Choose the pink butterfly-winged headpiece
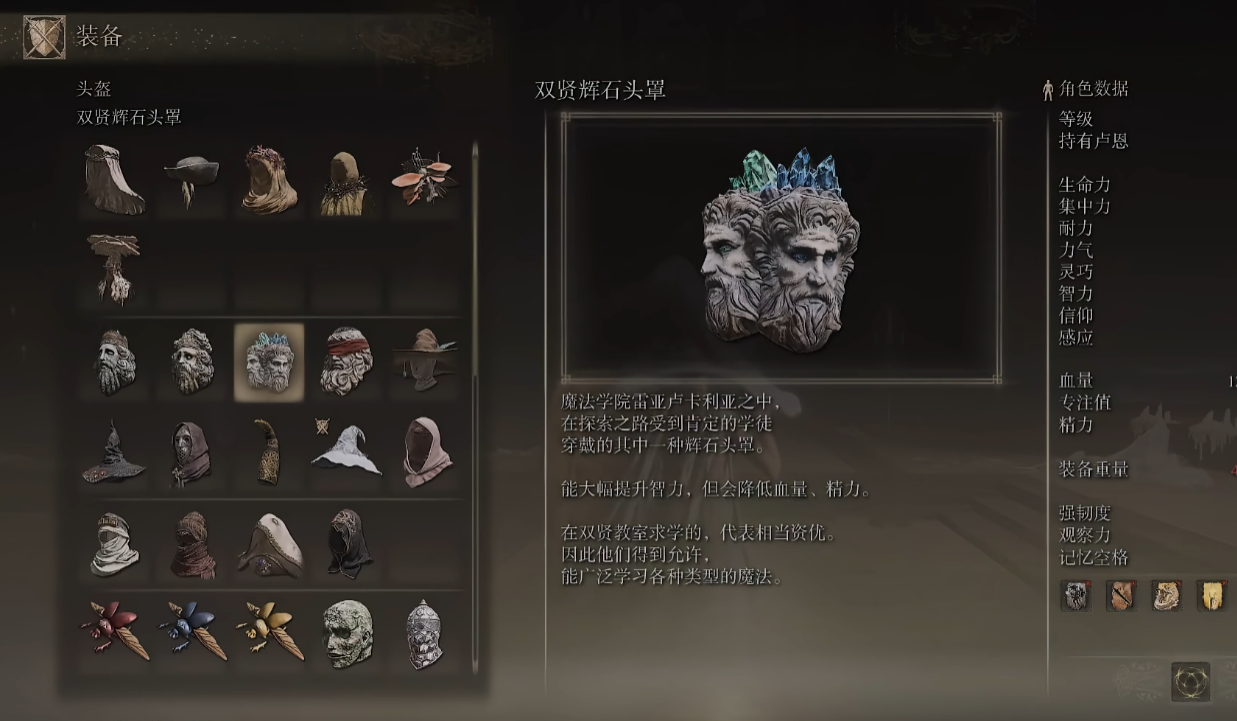This screenshot has height=721, width=1237. (x=425, y=179)
